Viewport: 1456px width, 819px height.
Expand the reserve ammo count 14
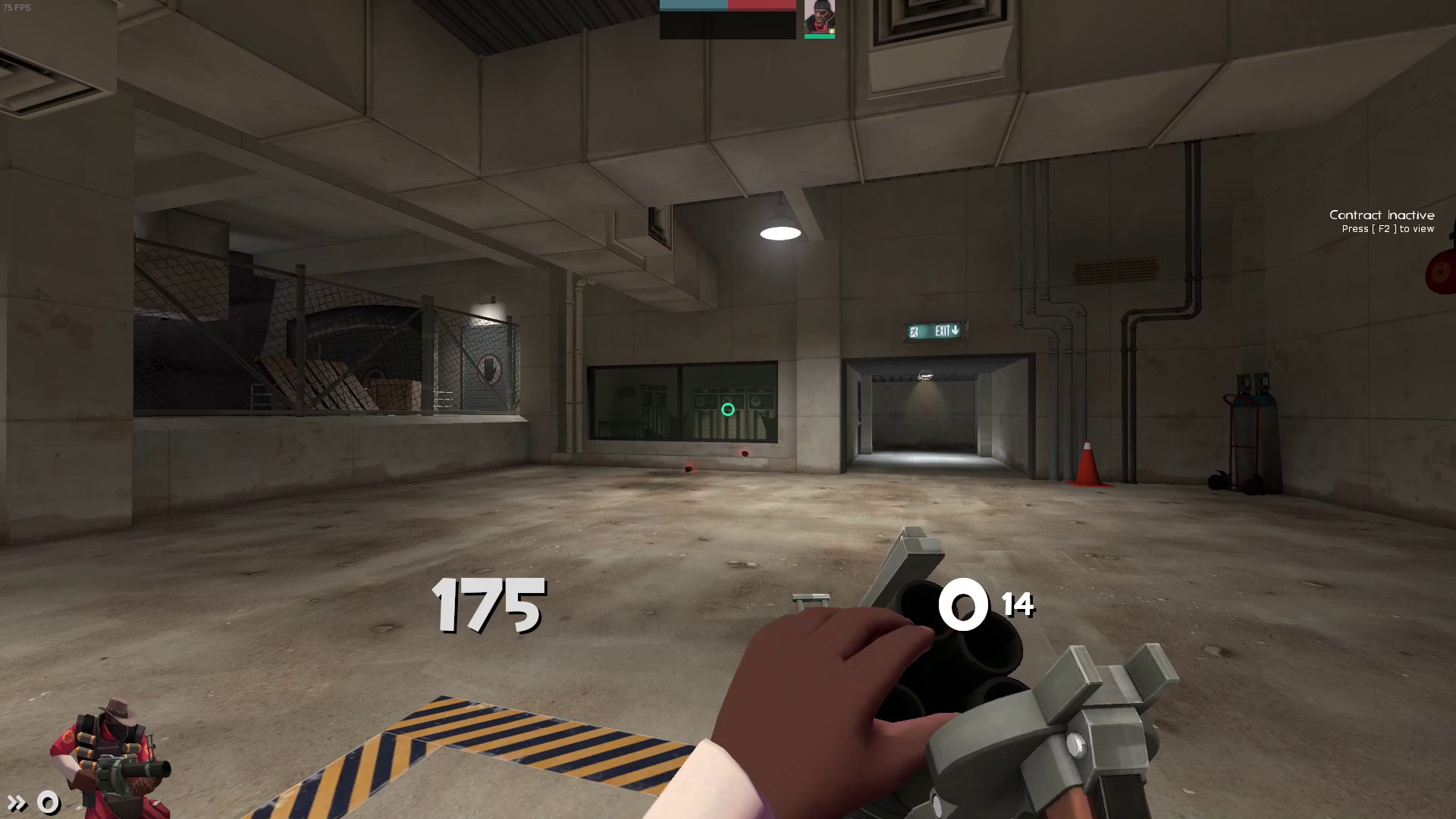1021,604
